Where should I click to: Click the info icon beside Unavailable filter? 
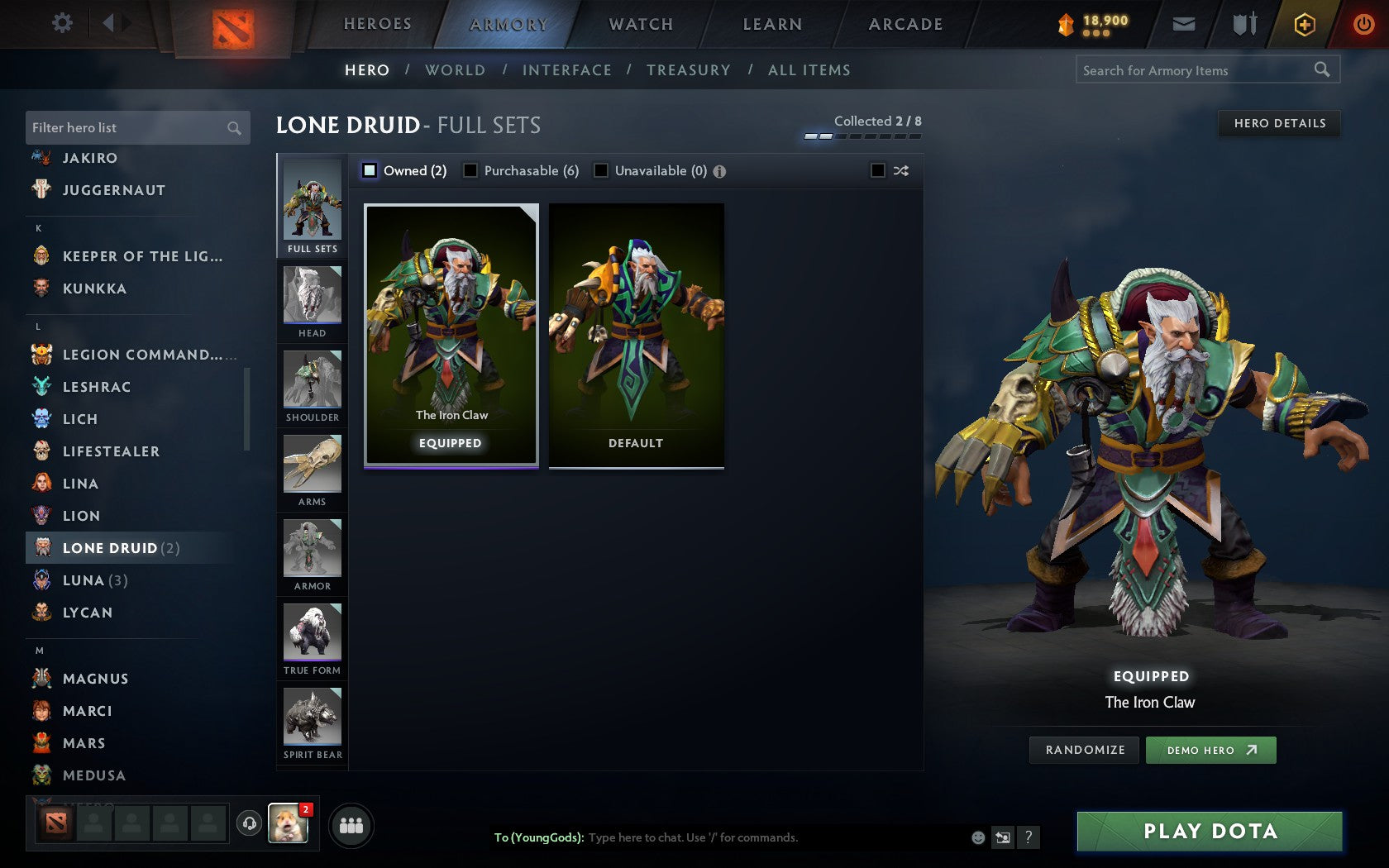coord(719,171)
